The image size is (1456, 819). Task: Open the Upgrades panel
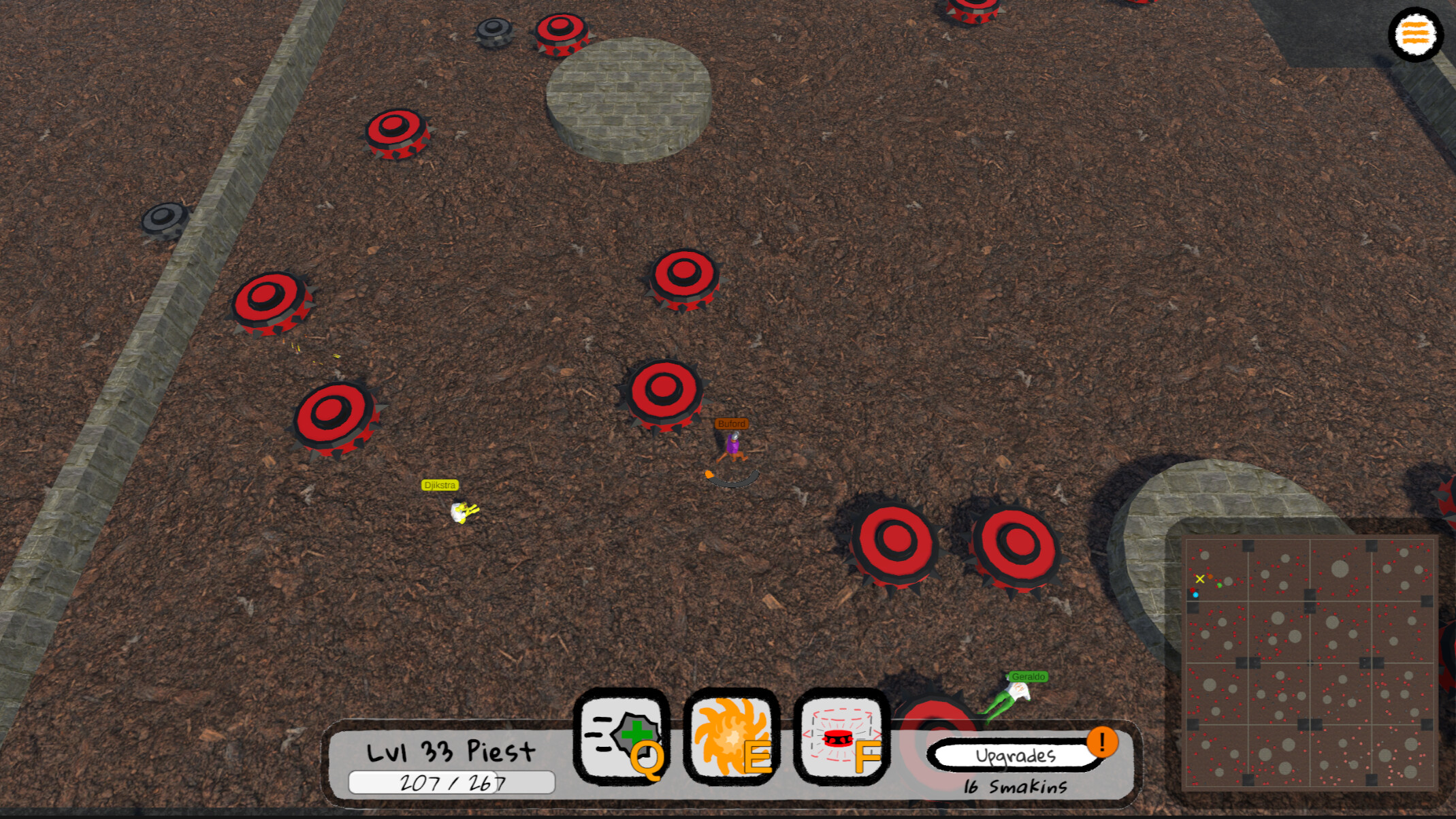[1015, 755]
